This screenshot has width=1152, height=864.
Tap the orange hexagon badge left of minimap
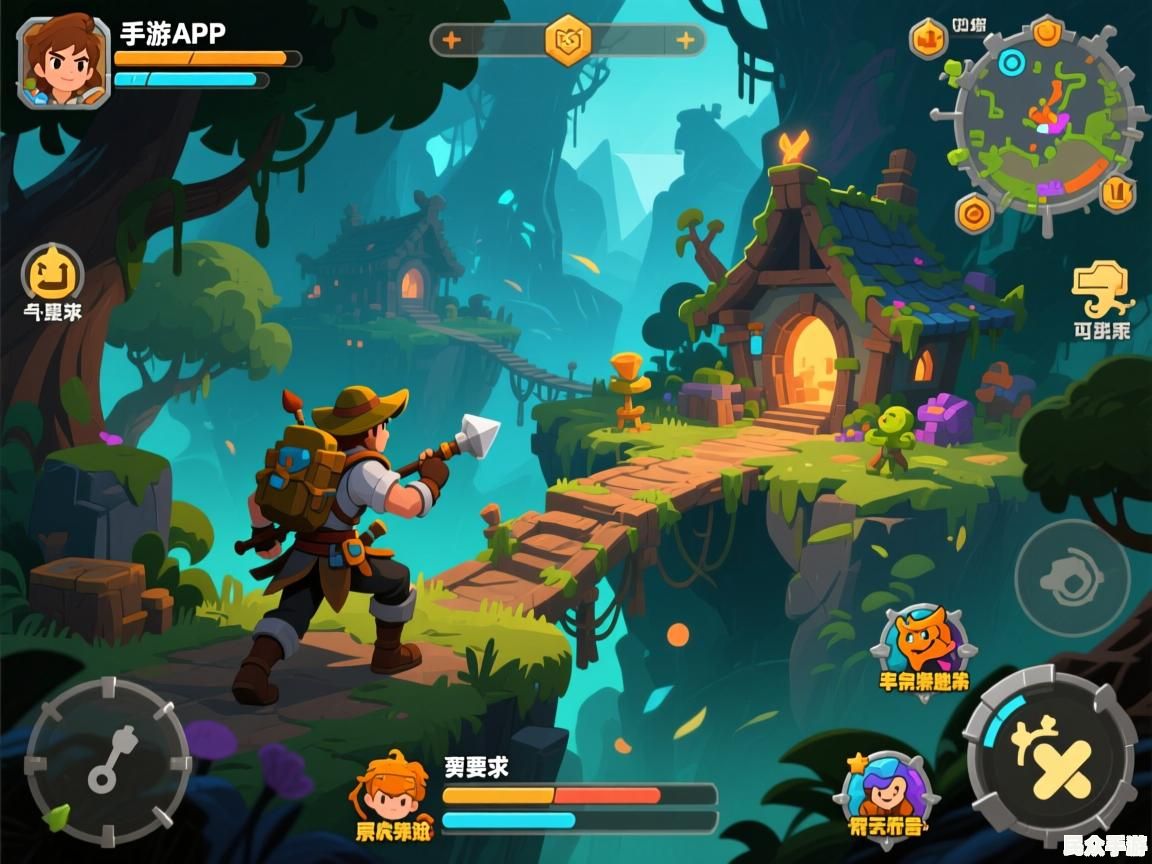pyautogui.click(x=929, y=39)
